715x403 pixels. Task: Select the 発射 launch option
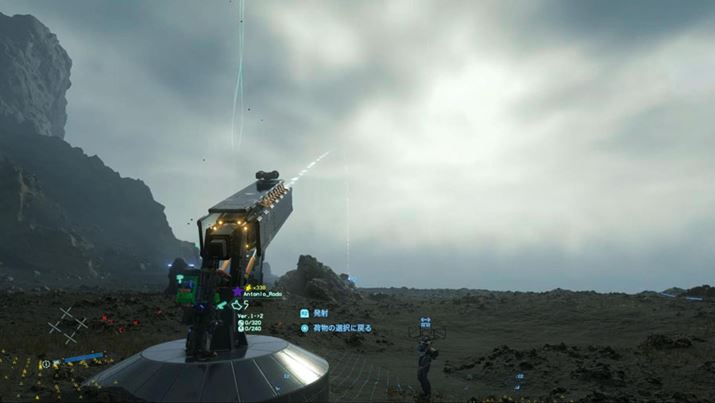(x=320, y=313)
